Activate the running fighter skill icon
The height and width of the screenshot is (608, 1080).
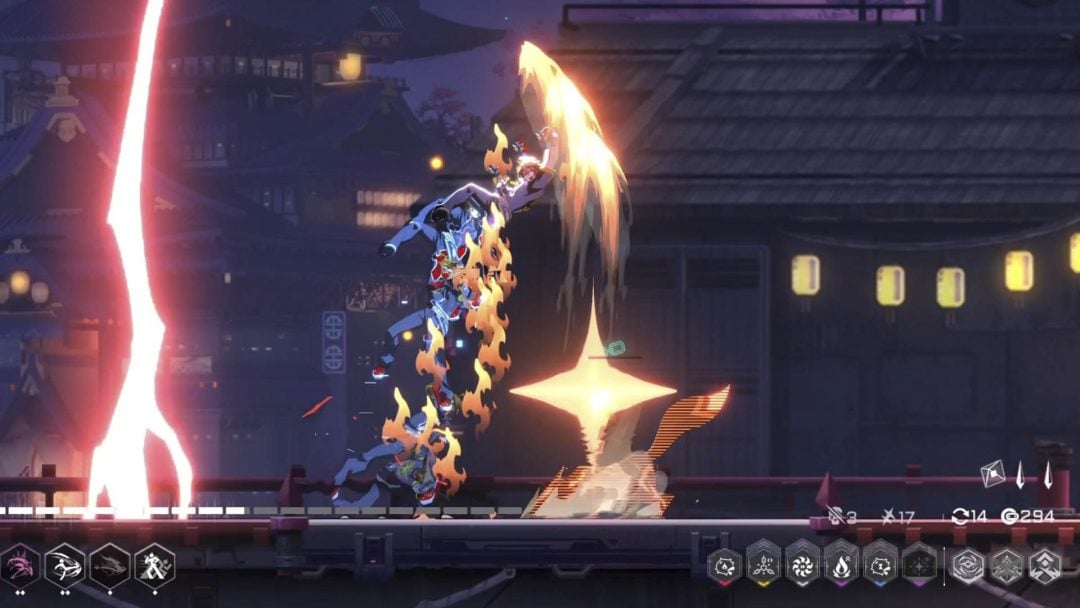click(x=155, y=566)
